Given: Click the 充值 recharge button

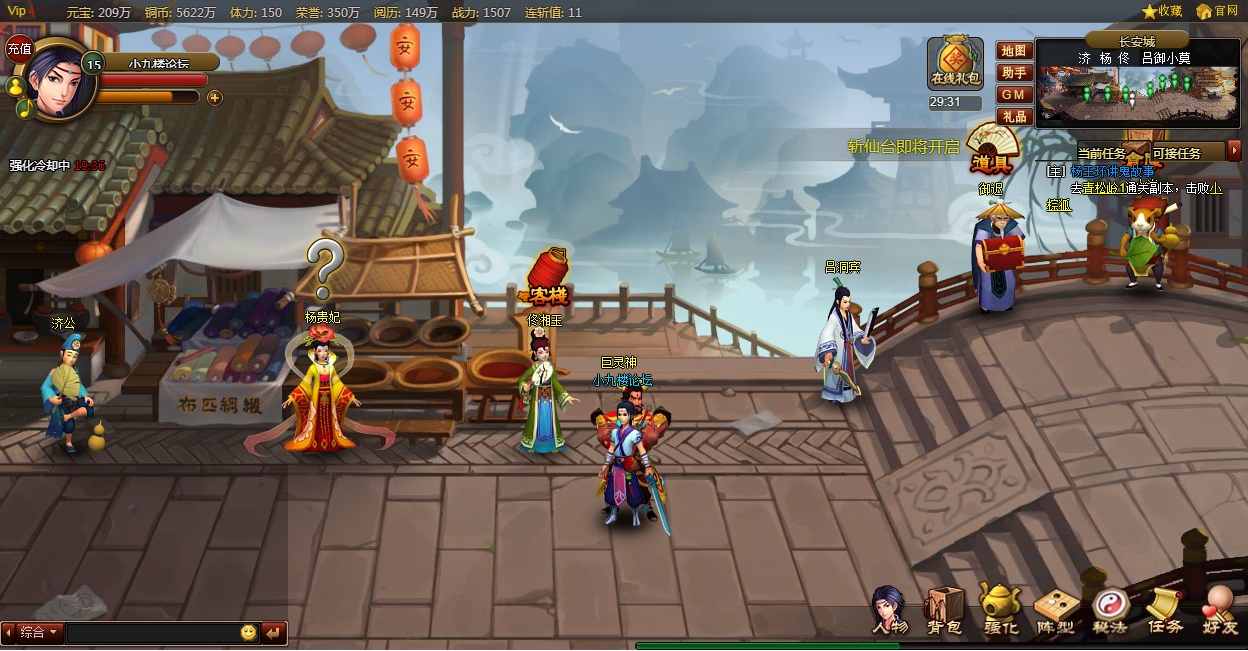Looking at the screenshot, I should tap(19, 47).
